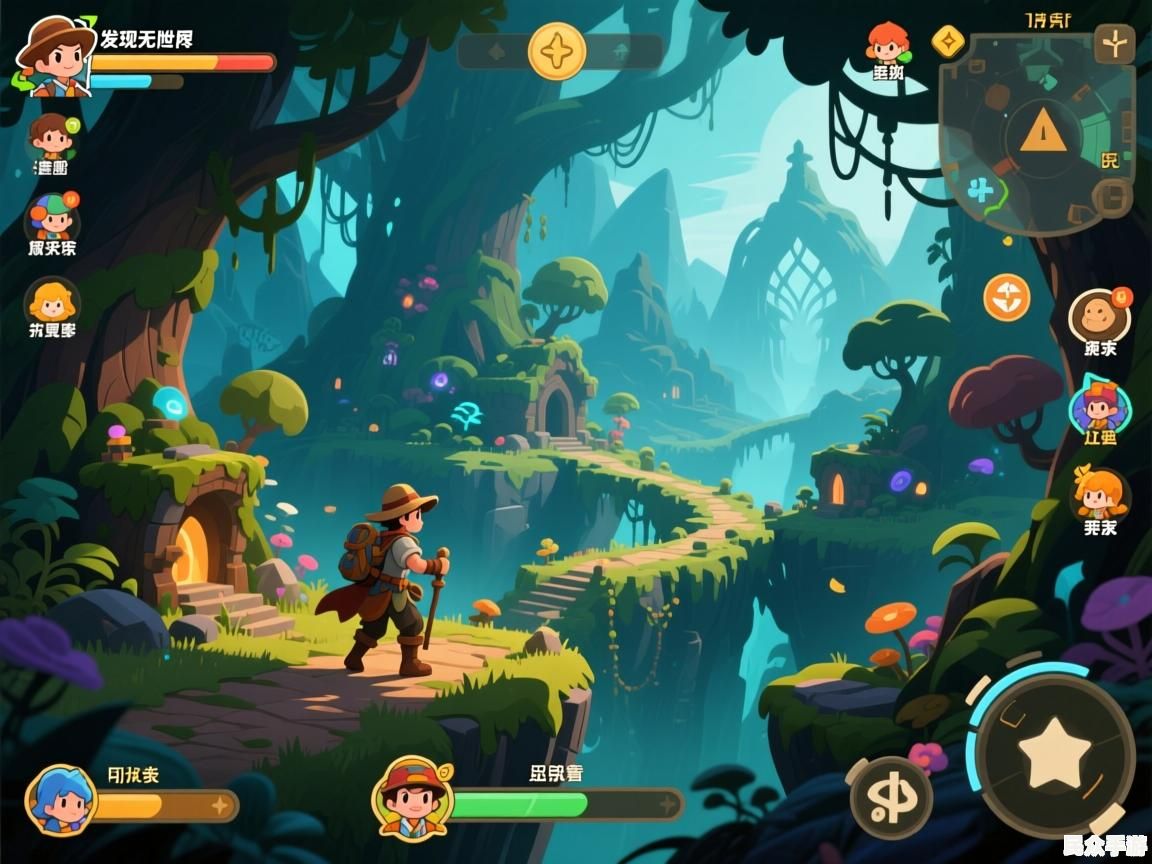Select the red-hat boy portrait
Screen dimensions: 1152x864
coord(412,797)
